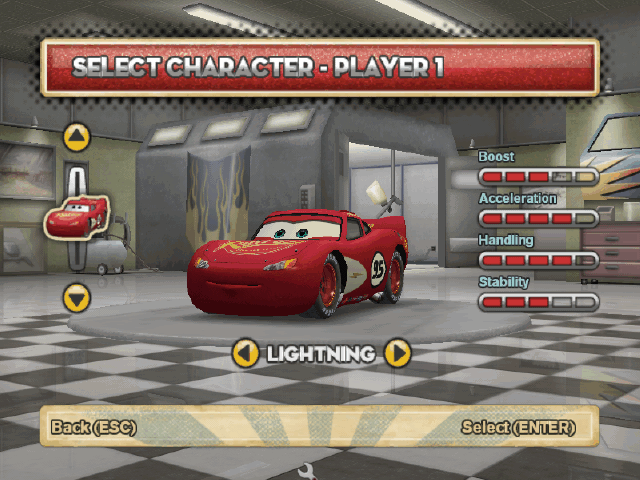640x480 pixels.
Task: Click the up arrow above the paint job selector
Action: pyautogui.click(x=77, y=137)
